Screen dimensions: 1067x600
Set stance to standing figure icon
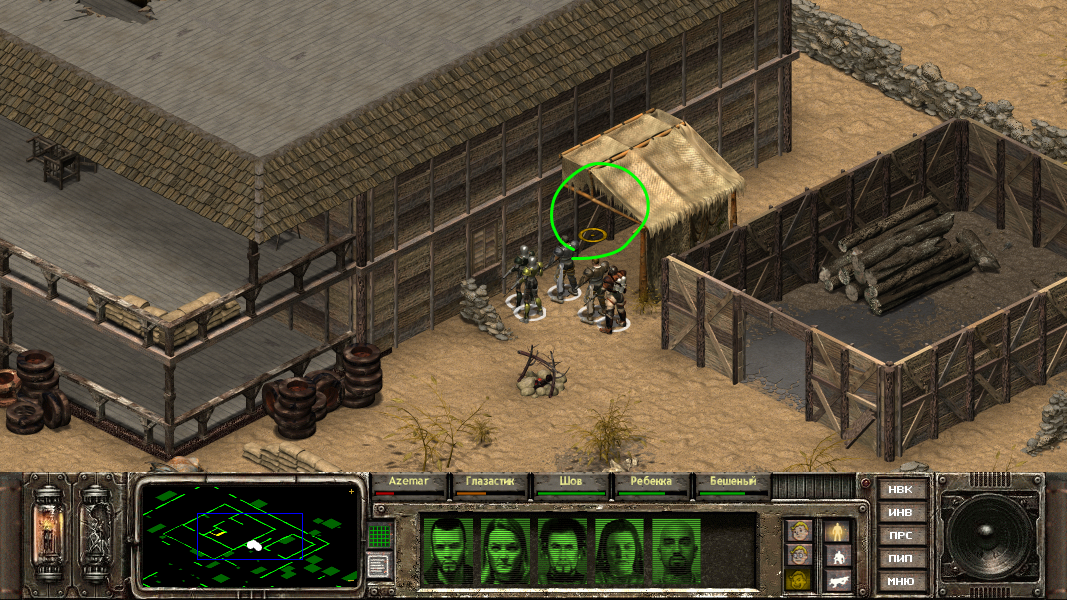[836, 531]
